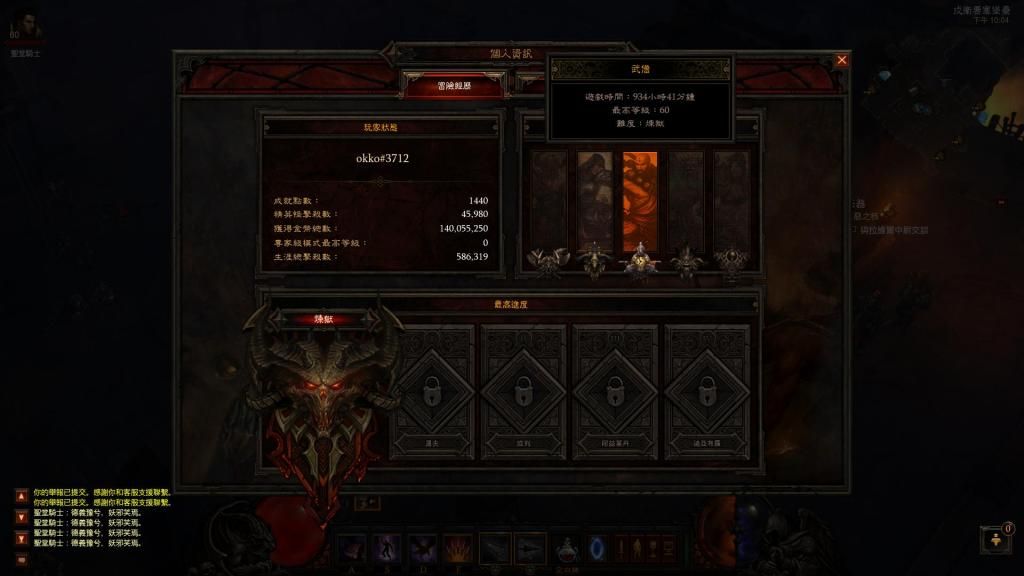
Task: Switch to the 冒險經歷 tab
Action: pyautogui.click(x=453, y=86)
